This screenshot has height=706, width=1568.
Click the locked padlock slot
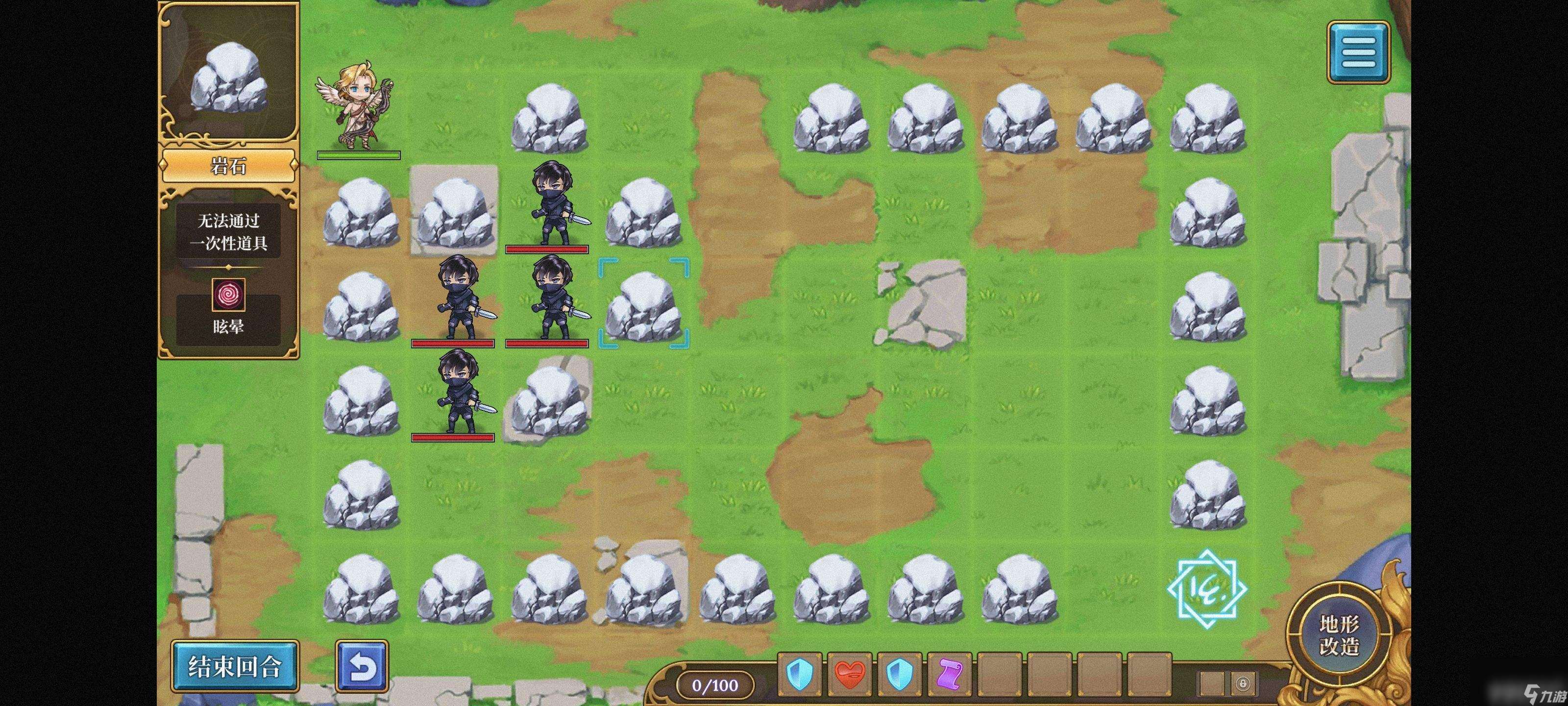(1242, 683)
